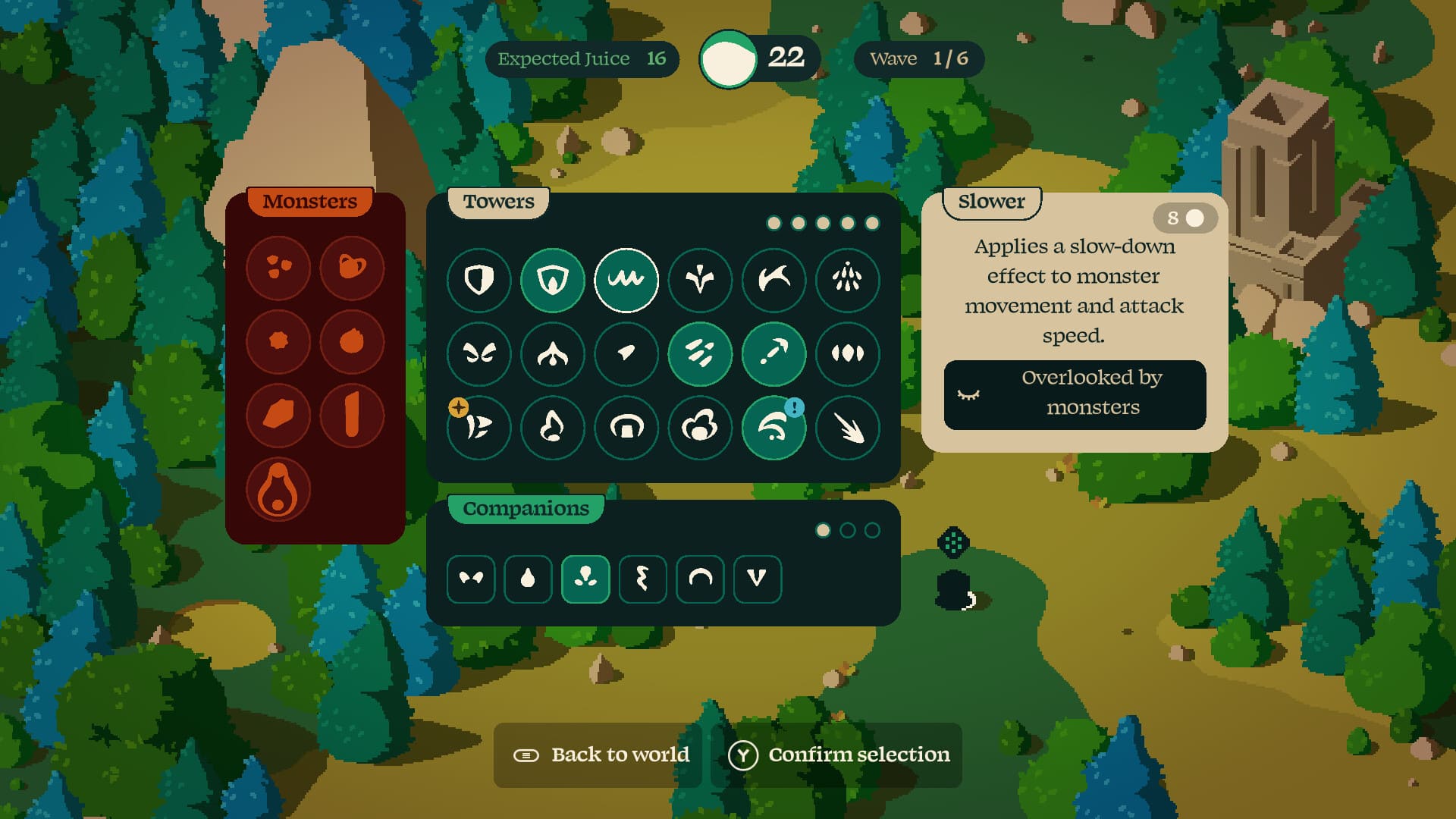The width and height of the screenshot is (1456, 819).
Task: Inspect the tall pillar-shaped monster
Action: (352, 416)
